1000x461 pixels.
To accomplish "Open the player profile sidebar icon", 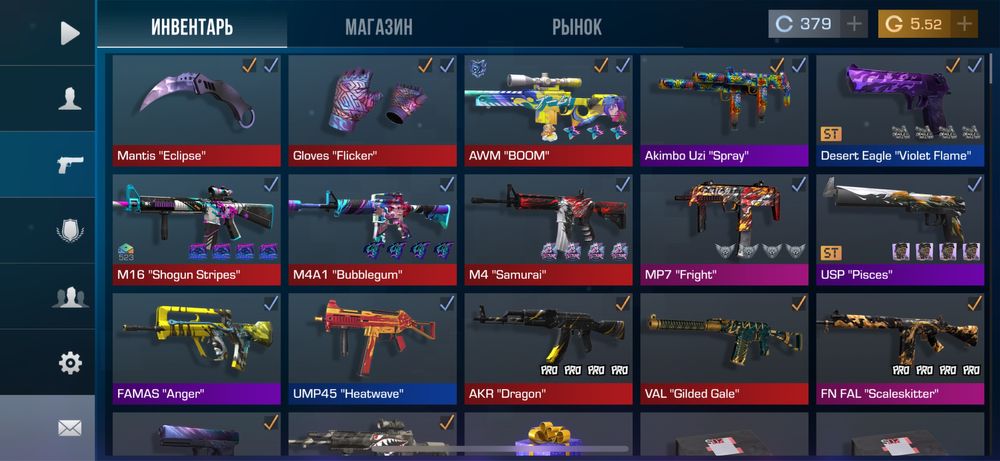I will coord(69,99).
